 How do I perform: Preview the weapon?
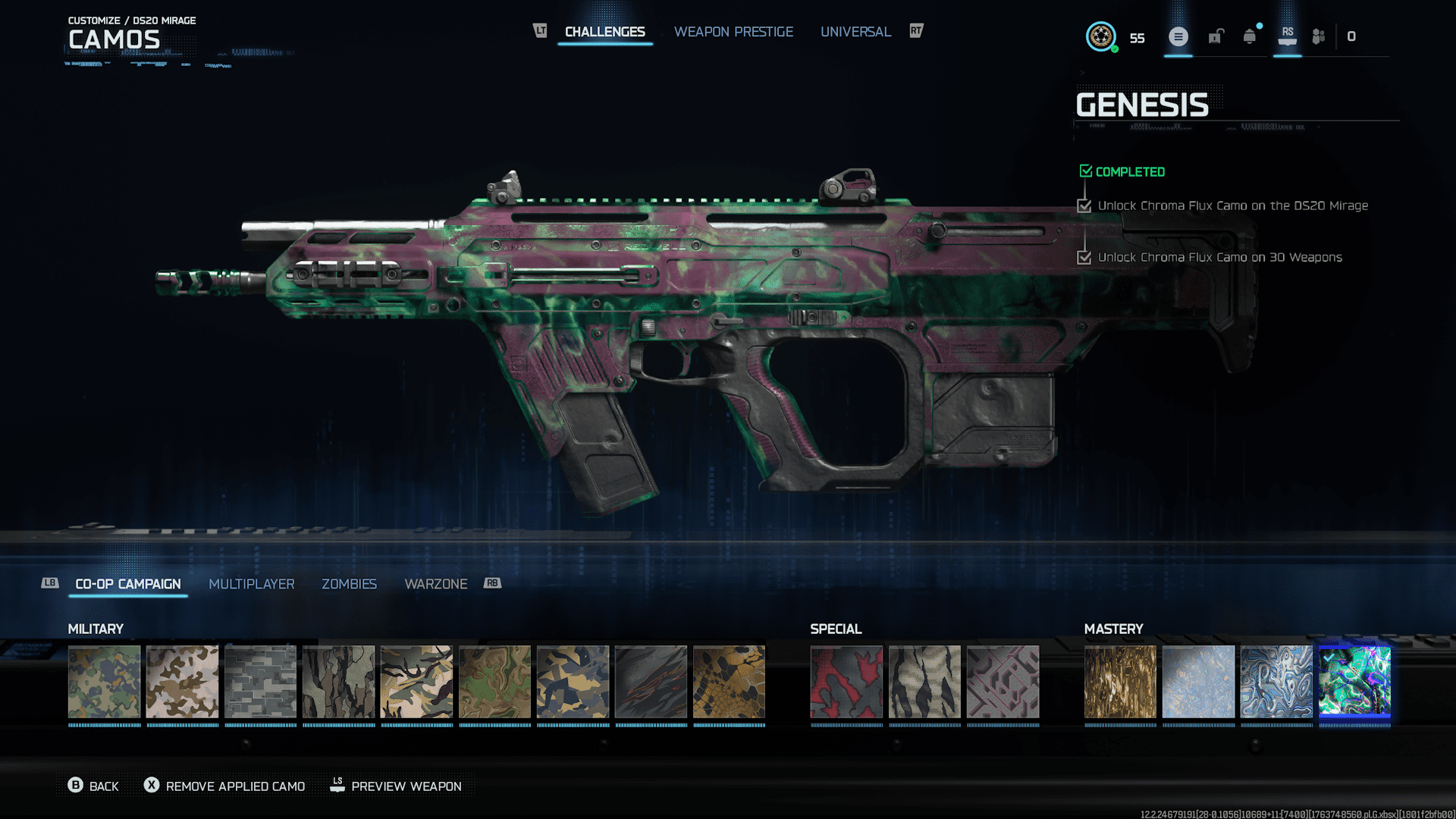point(396,786)
